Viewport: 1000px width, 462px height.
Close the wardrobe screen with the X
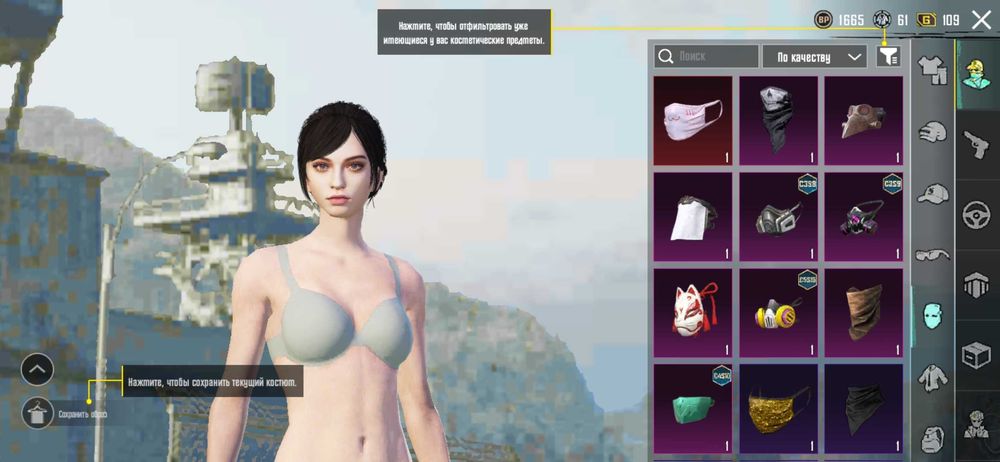coord(981,19)
